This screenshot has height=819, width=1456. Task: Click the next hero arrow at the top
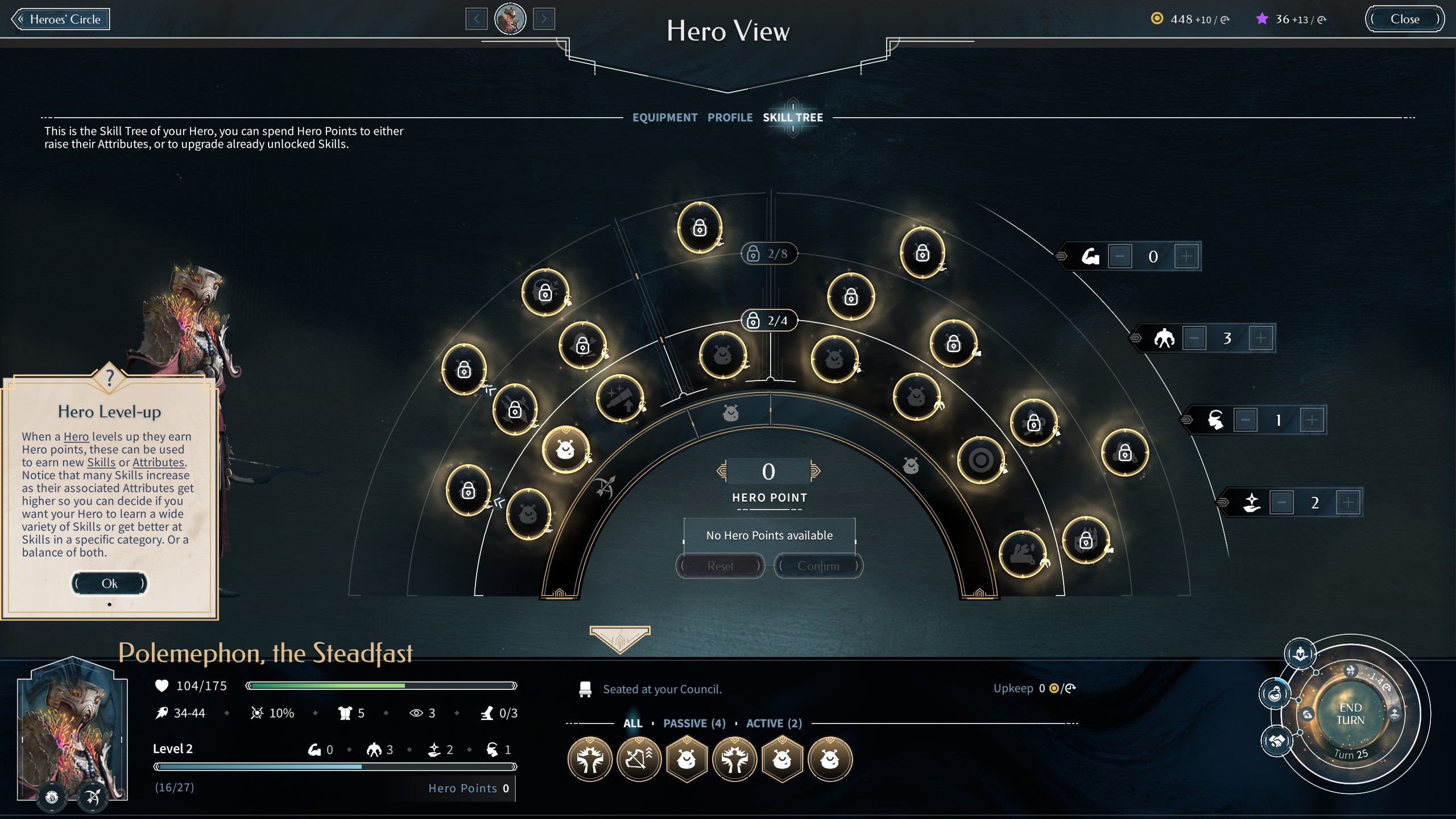545,19
